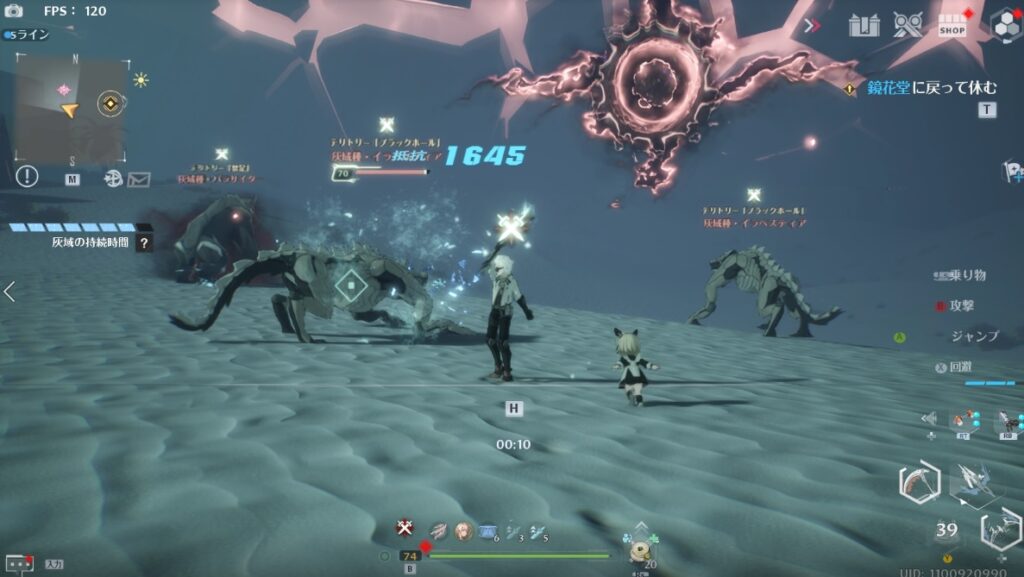The height and width of the screenshot is (577, 1024).
Task: Click the sun weather icon beside minimap
Action: (x=141, y=80)
